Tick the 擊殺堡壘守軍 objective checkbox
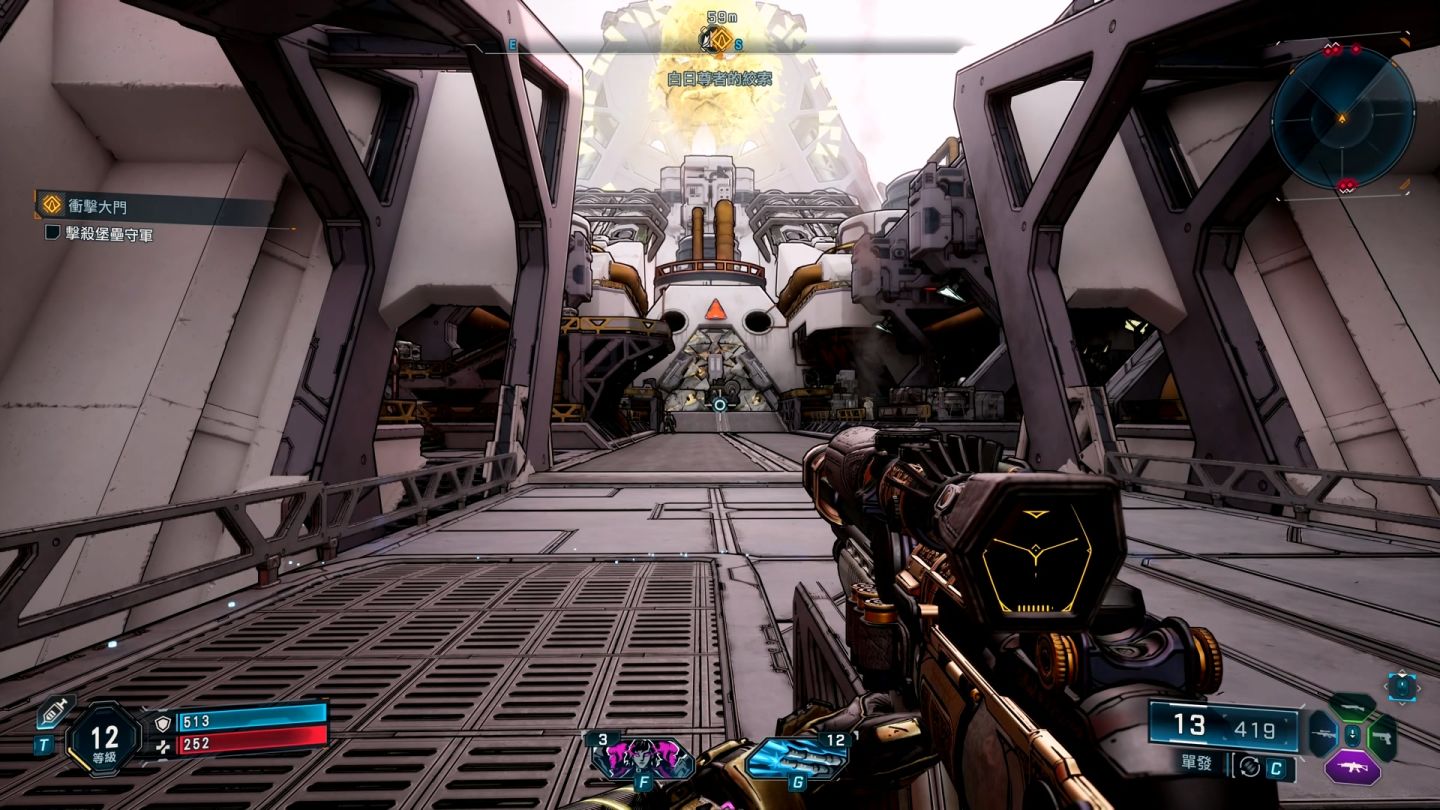1440x810 pixels. point(53,234)
